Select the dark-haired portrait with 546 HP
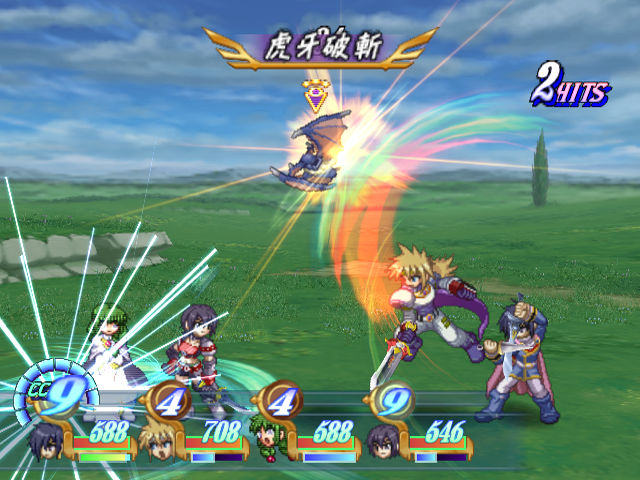The width and height of the screenshot is (640, 480). [384, 443]
